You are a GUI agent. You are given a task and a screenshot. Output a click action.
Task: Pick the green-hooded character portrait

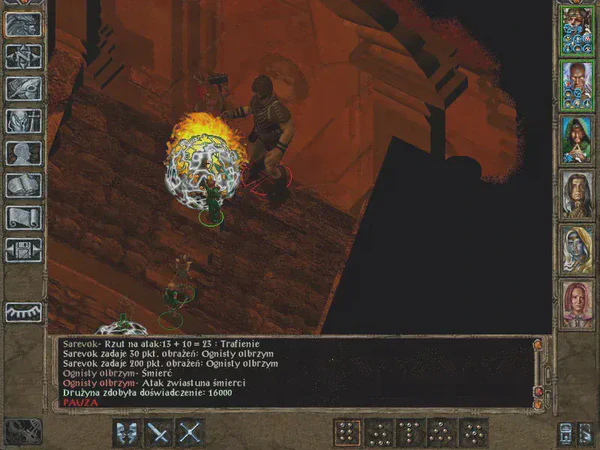click(575, 138)
